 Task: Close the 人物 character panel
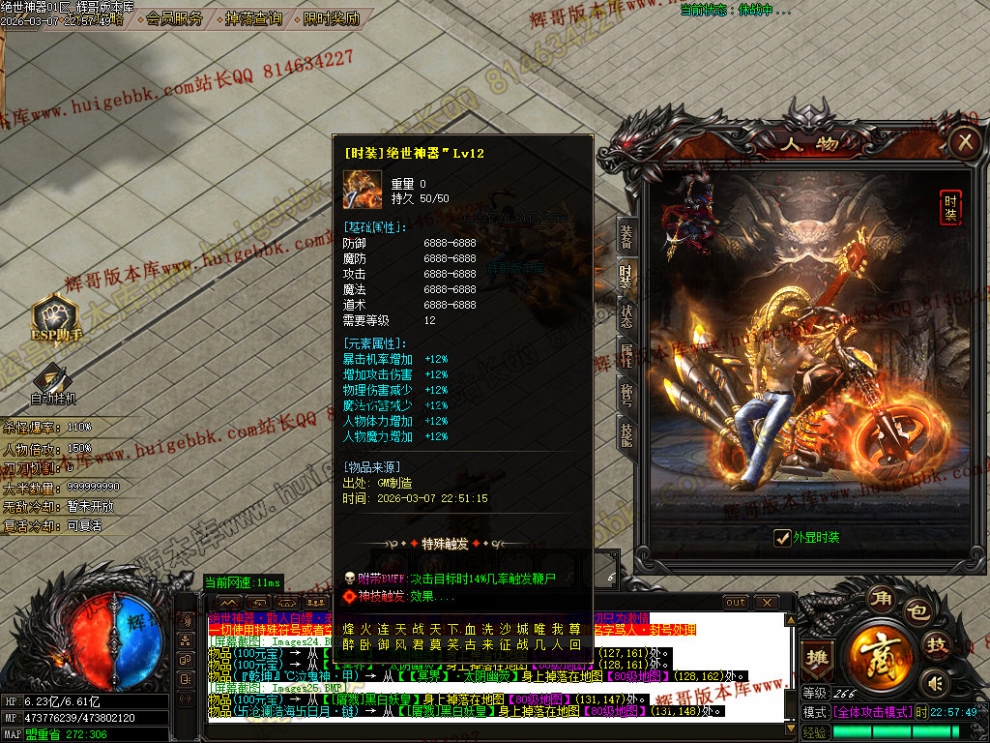[964, 142]
